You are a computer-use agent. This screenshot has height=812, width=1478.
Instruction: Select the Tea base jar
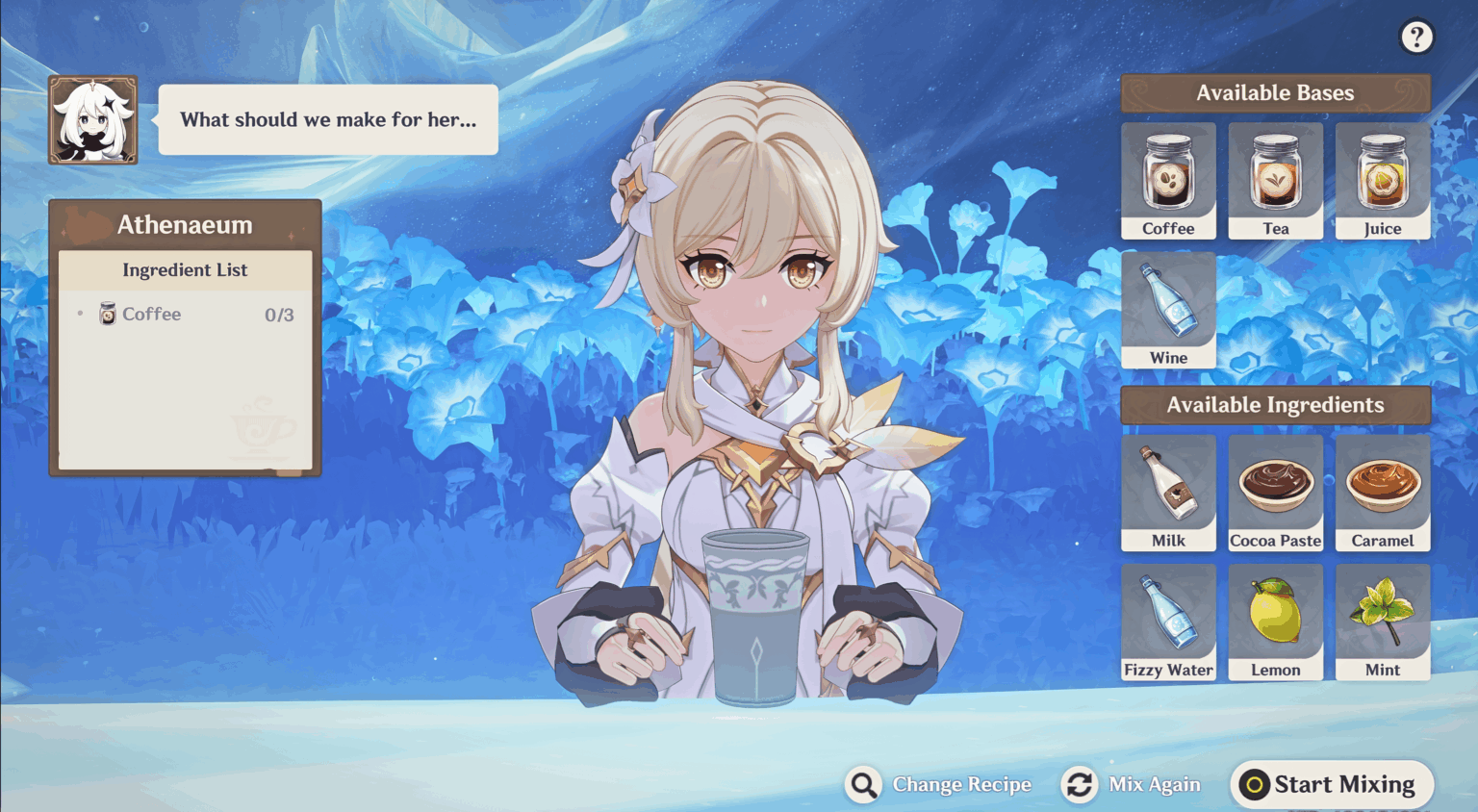pyautogui.click(x=1275, y=181)
